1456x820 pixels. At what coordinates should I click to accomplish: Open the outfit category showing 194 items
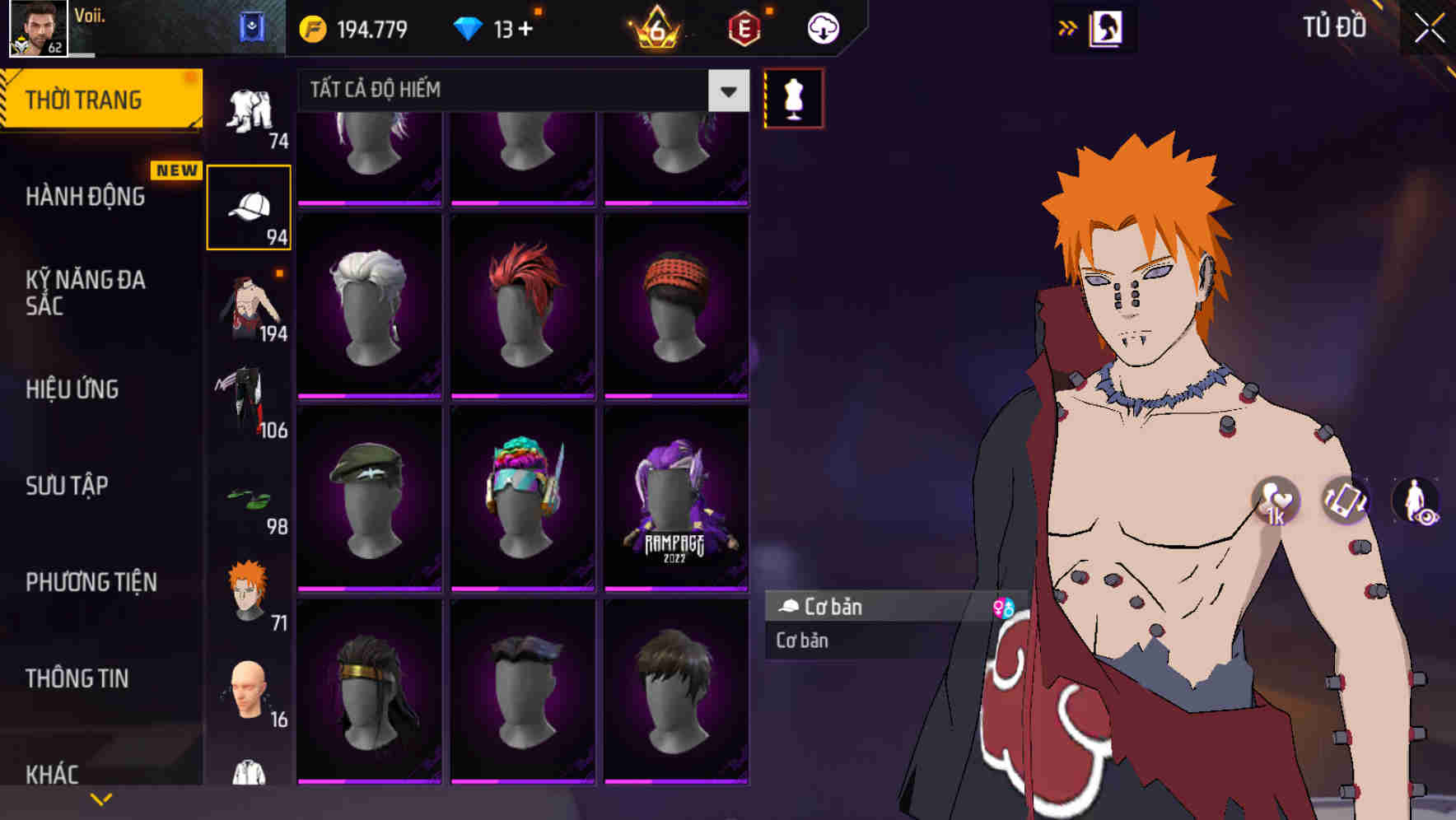(250, 309)
